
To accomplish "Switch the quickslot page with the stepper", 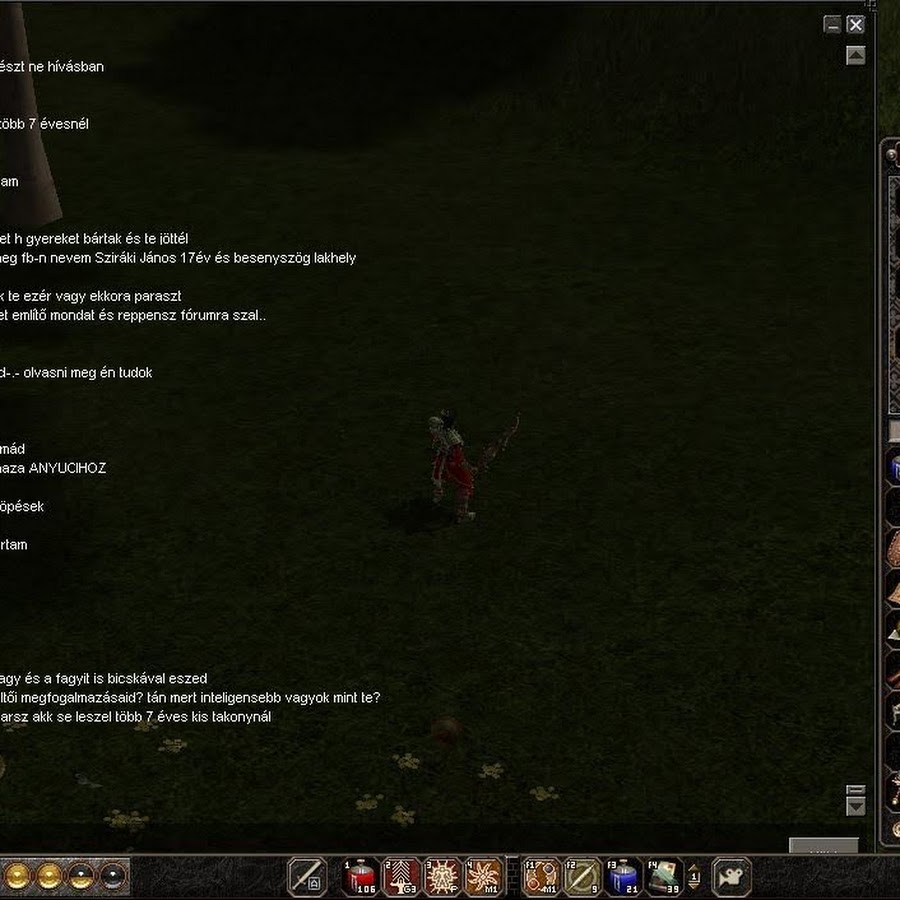I will [694, 877].
